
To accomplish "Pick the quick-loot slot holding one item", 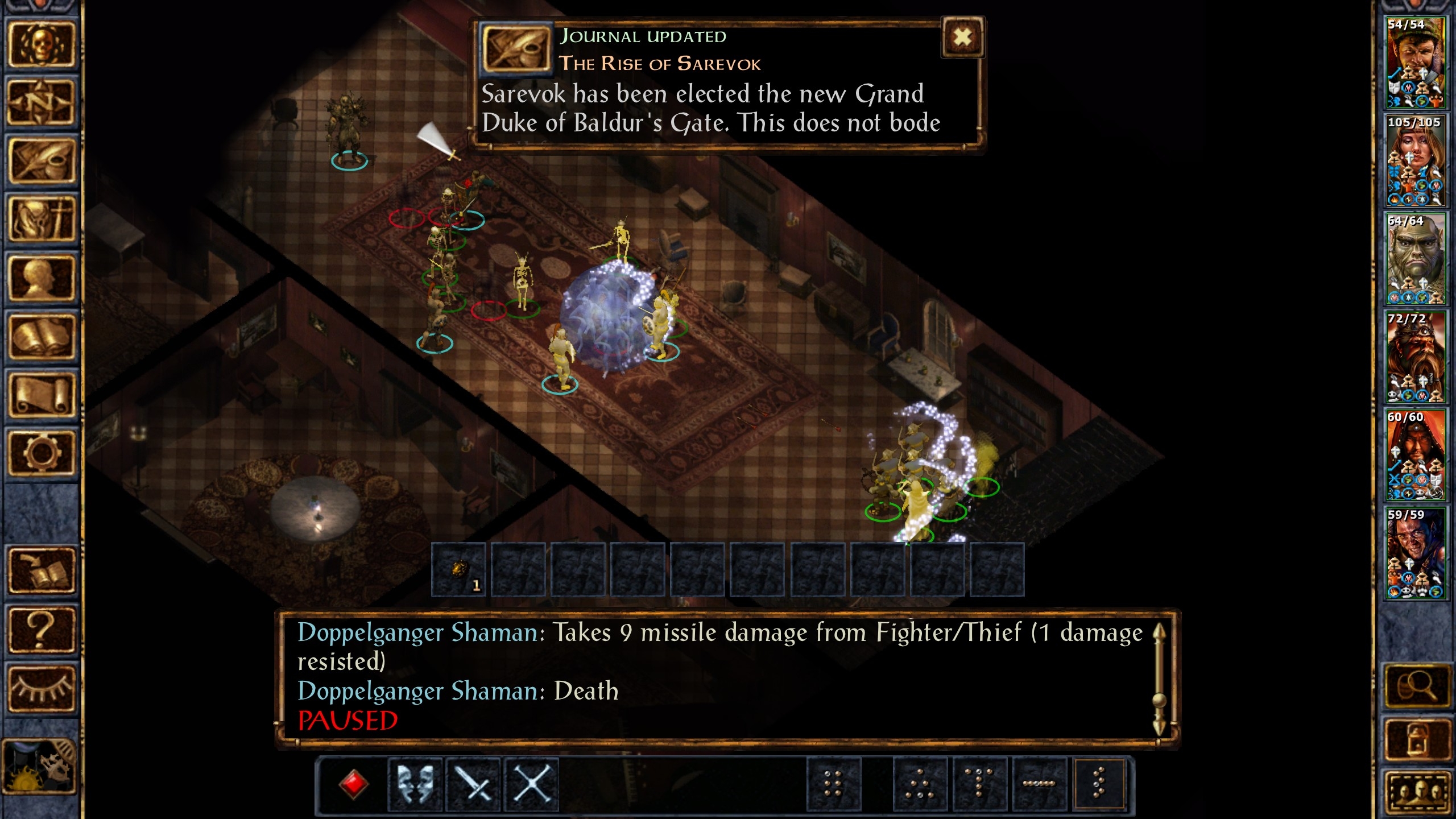I will pyautogui.click(x=459, y=570).
